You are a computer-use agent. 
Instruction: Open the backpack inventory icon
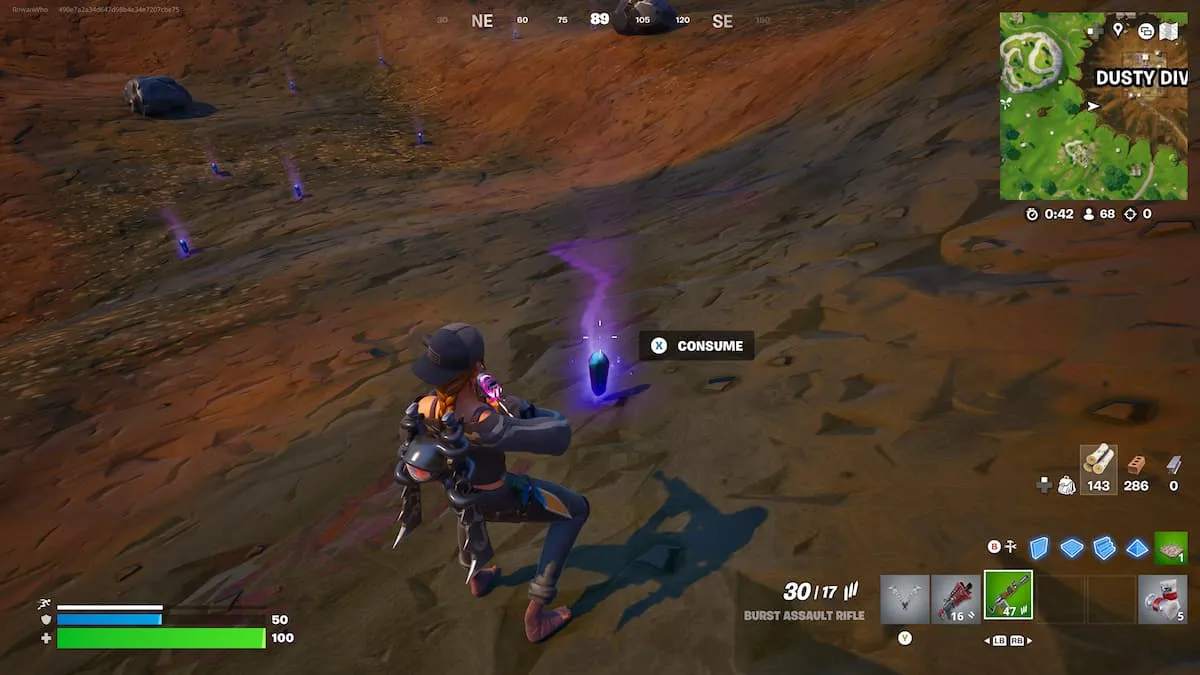coord(1067,485)
